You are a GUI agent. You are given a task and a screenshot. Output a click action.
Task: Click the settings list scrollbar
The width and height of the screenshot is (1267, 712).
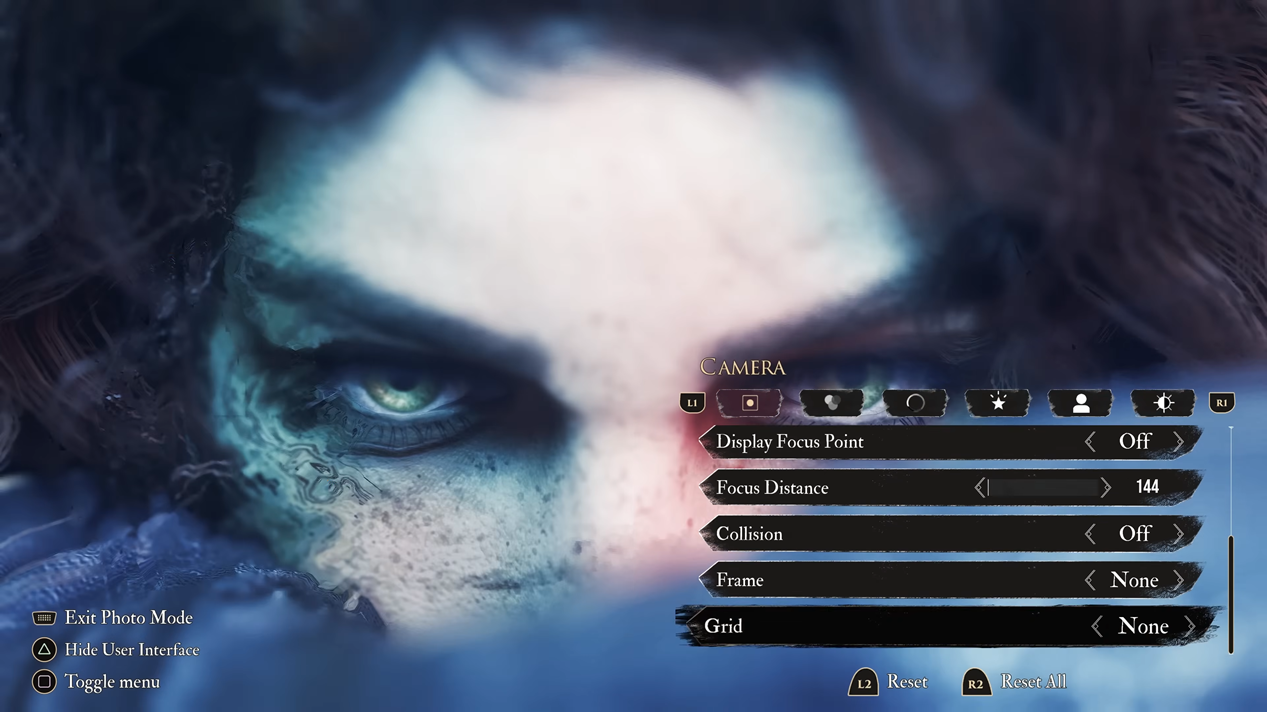point(1231,594)
